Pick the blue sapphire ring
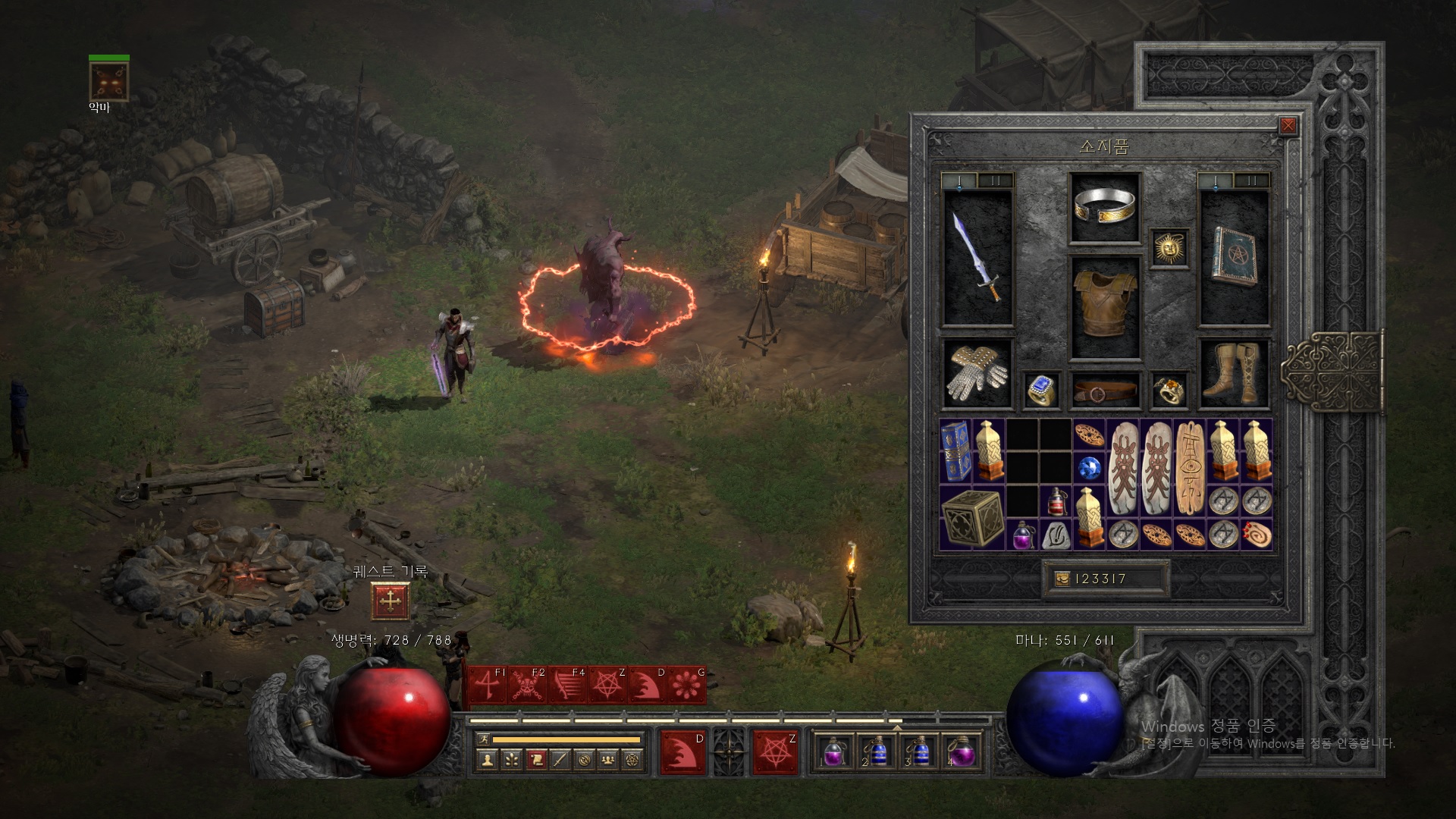 pyautogui.click(x=1041, y=391)
